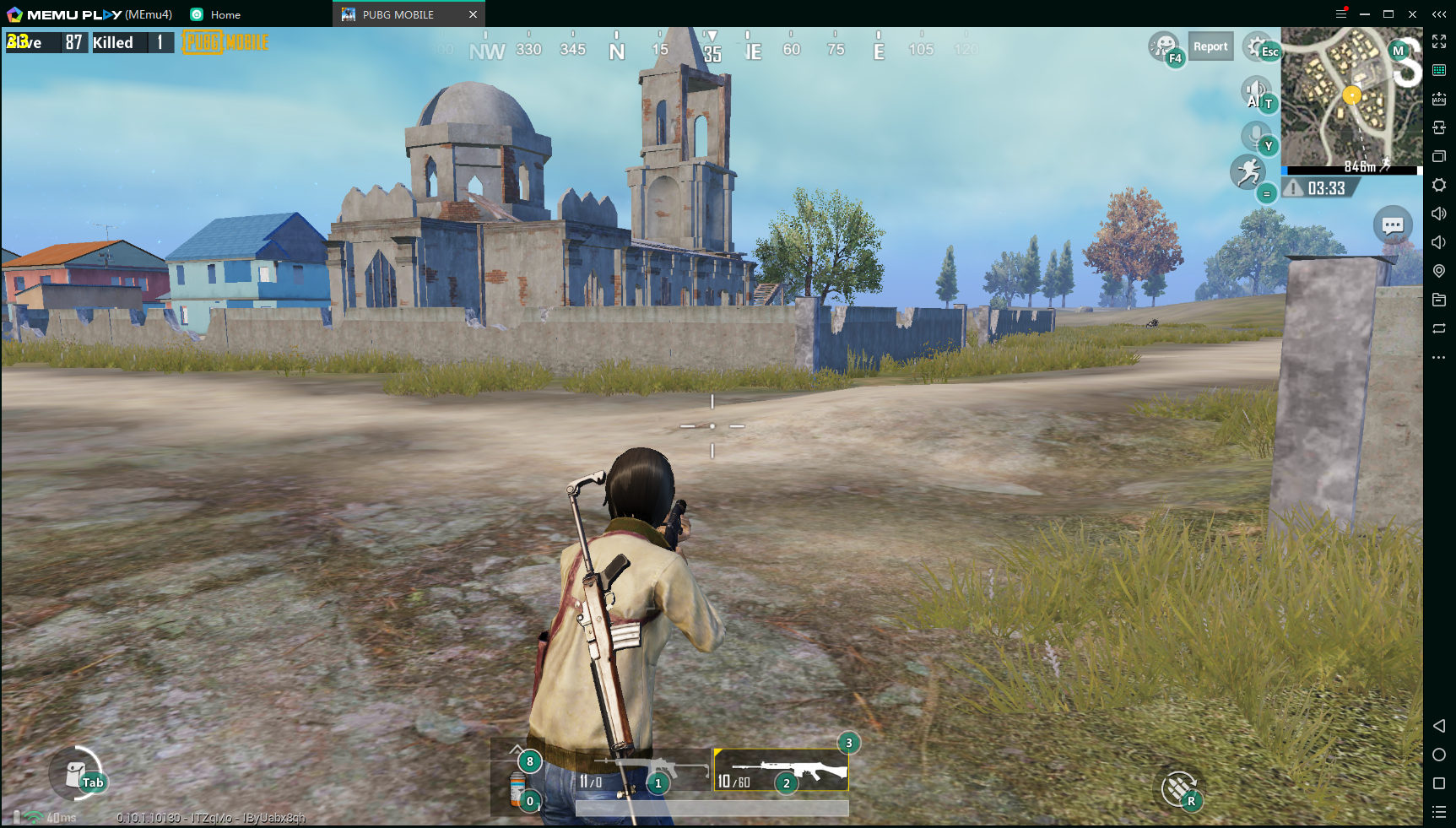Enable auto-run with the running icon
The image size is (1456, 828).
(x=1248, y=172)
